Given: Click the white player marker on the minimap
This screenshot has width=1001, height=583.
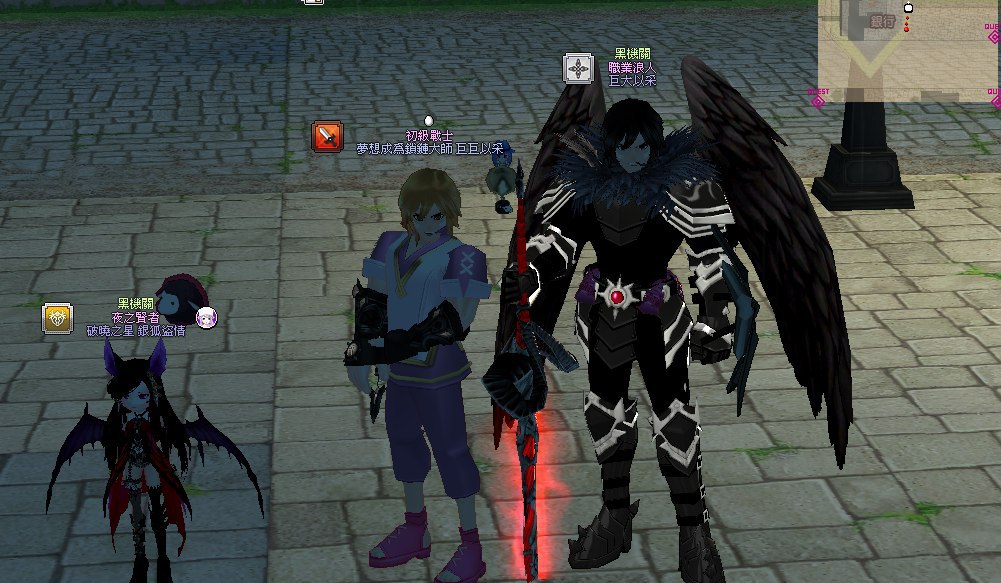Looking at the screenshot, I should [908, 8].
